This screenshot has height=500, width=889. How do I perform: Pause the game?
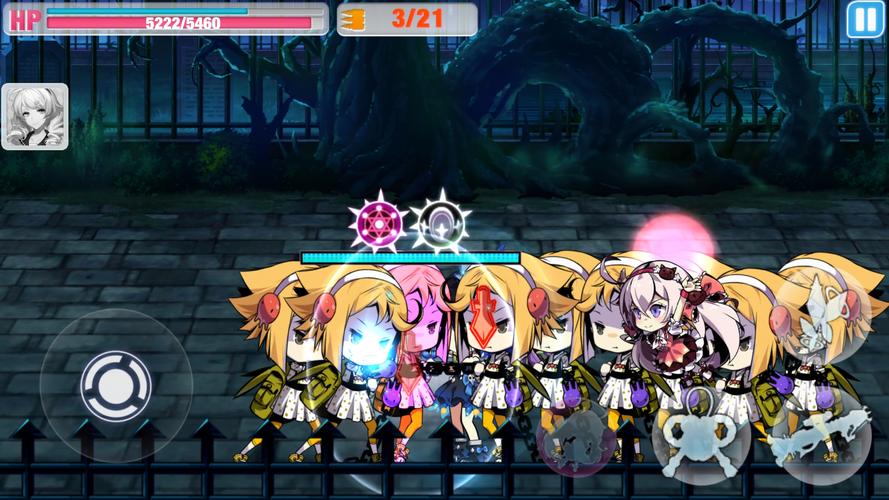point(861,19)
